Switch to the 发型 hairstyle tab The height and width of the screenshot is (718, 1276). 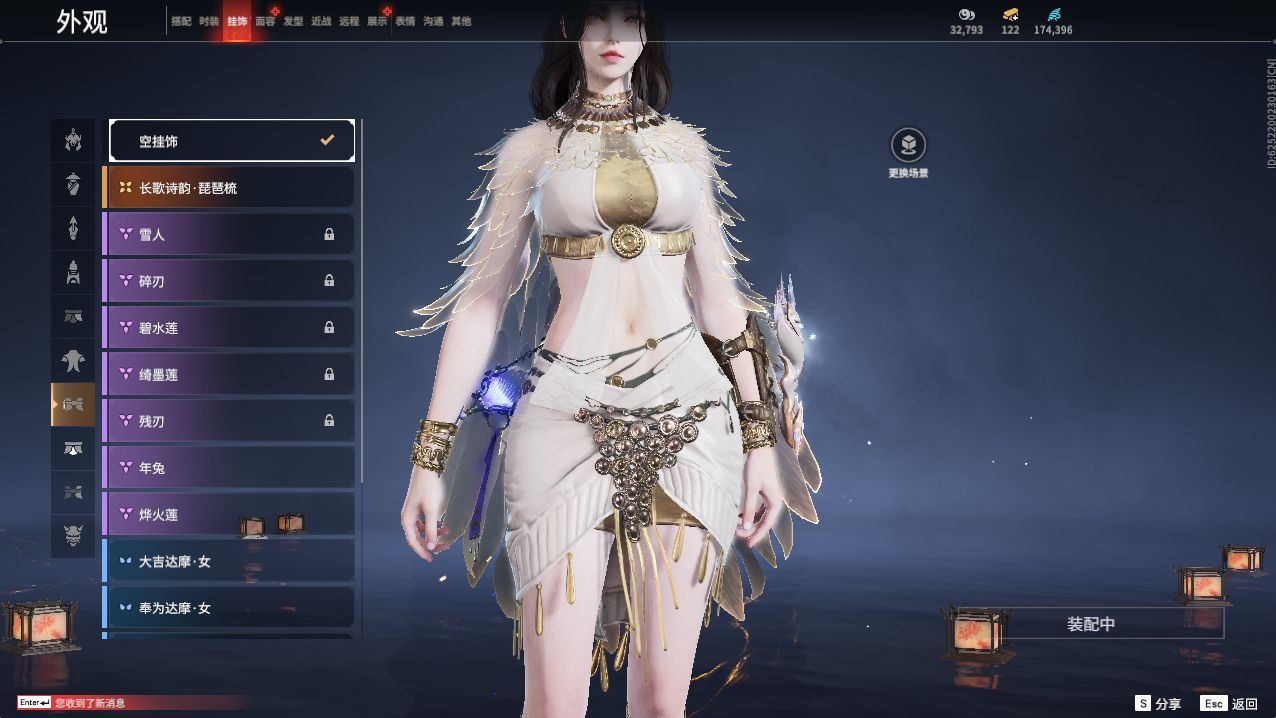tap(293, 21)
